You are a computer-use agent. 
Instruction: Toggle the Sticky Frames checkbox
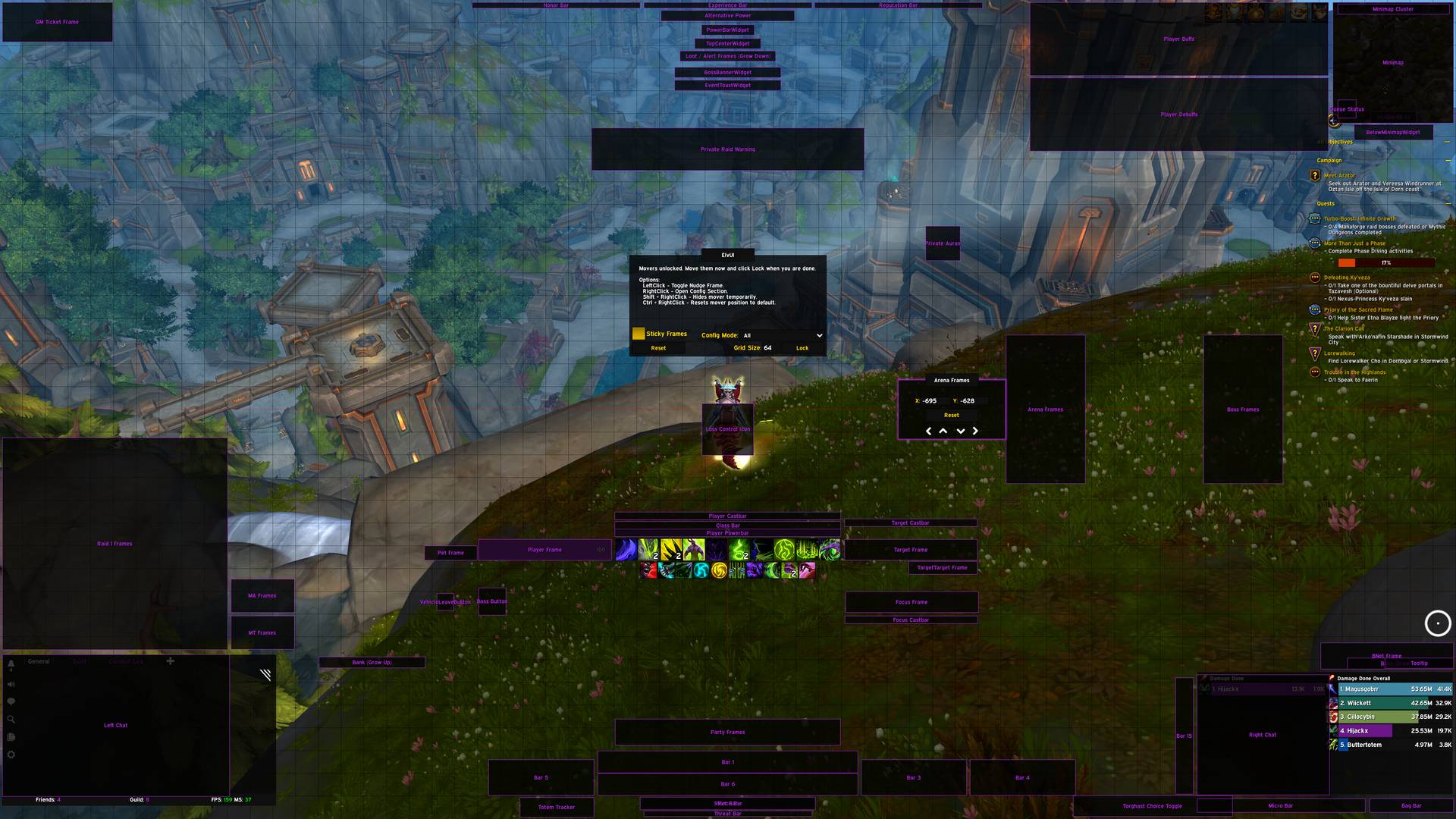[x=639, y=334]
